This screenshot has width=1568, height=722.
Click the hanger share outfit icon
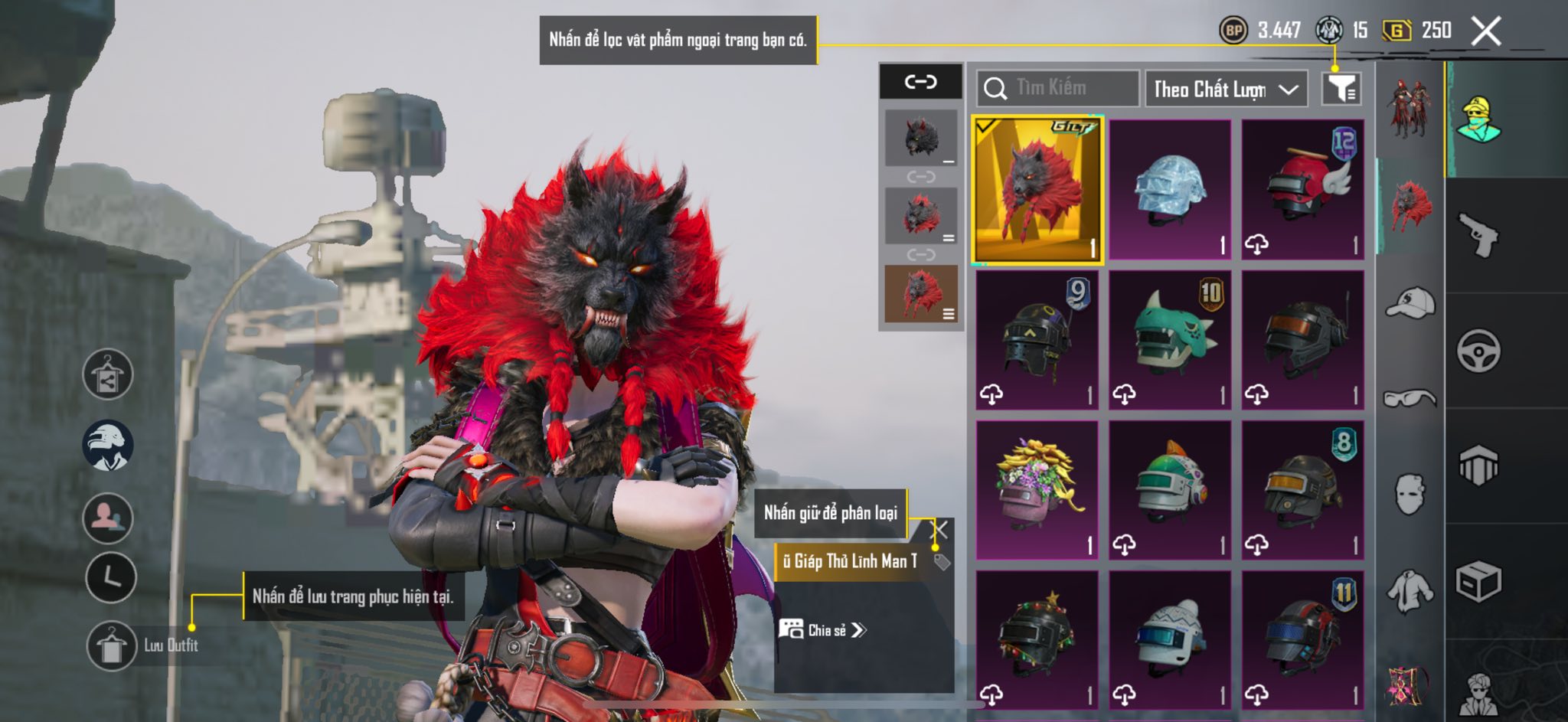[x=108, y=374]
